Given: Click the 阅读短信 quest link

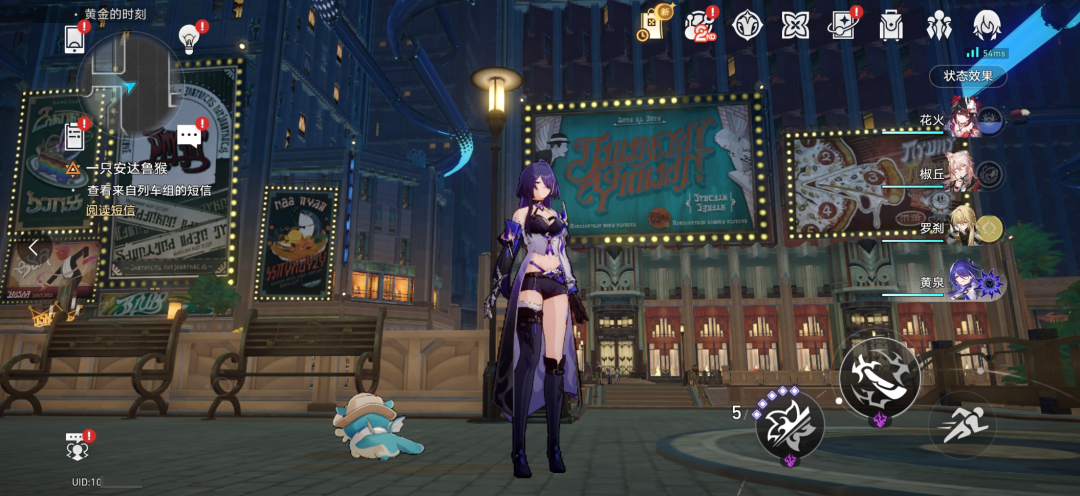Looking at the screenshot, I should pyautogui.click(x=110, y=210).
